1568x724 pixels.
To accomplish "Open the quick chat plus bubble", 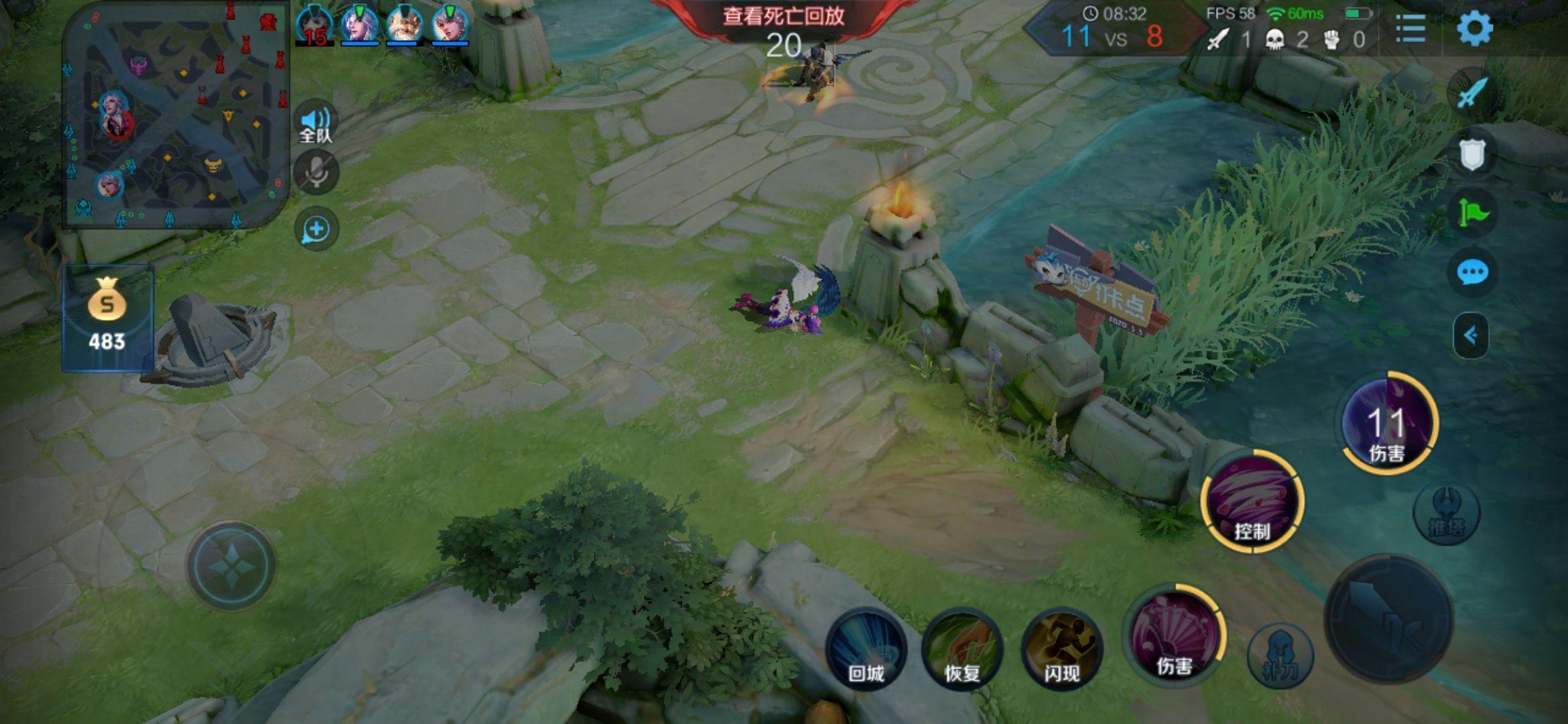I will [316, 229].
